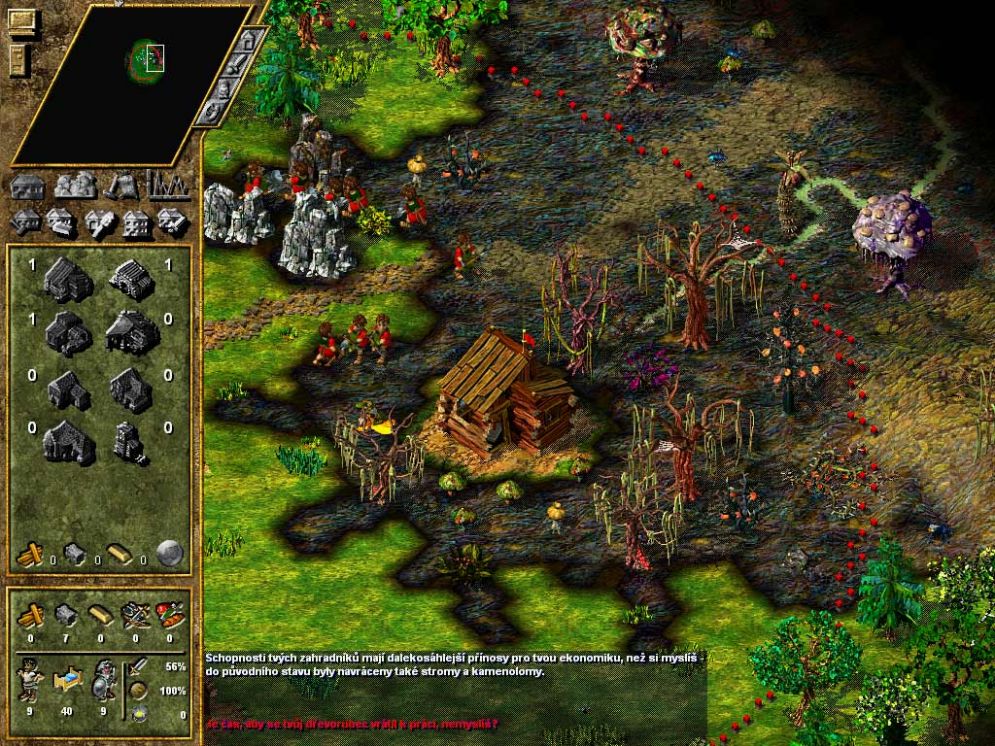
Task: Toggle the sword filter beside the minimap
Action: (x=238, y=68)
